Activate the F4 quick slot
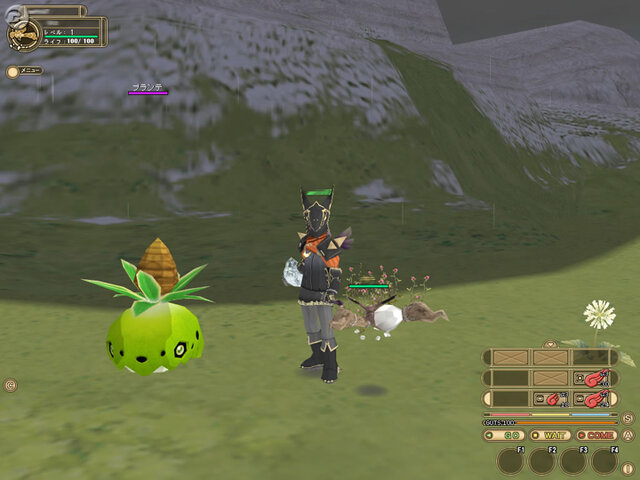Screen dimensions: 640x480 point(604,460)
